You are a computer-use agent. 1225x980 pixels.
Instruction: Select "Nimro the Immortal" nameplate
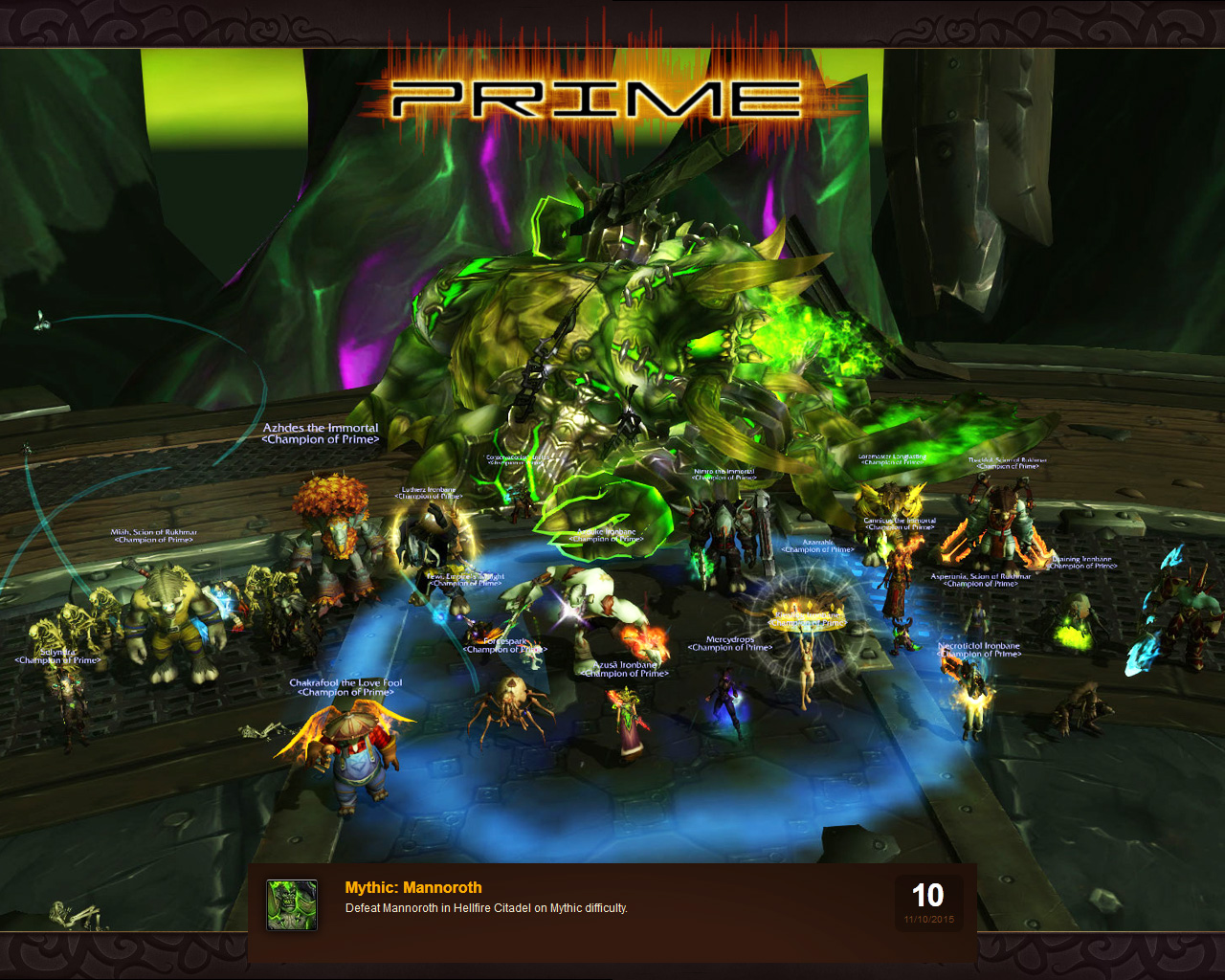pyautogui.click(x=724, y=475)
